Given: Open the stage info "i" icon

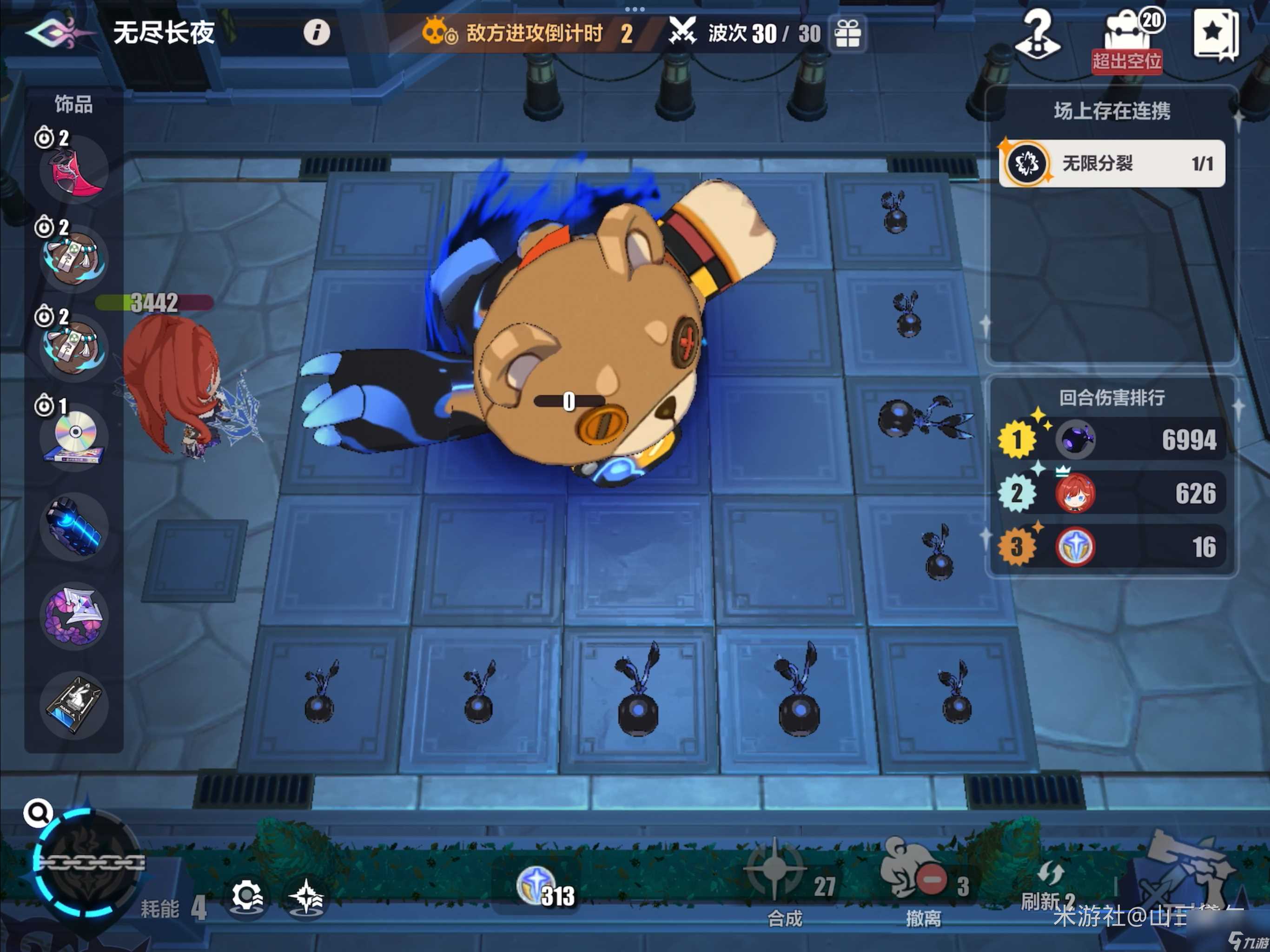Looking at the screenshot, I should point(317,33).
